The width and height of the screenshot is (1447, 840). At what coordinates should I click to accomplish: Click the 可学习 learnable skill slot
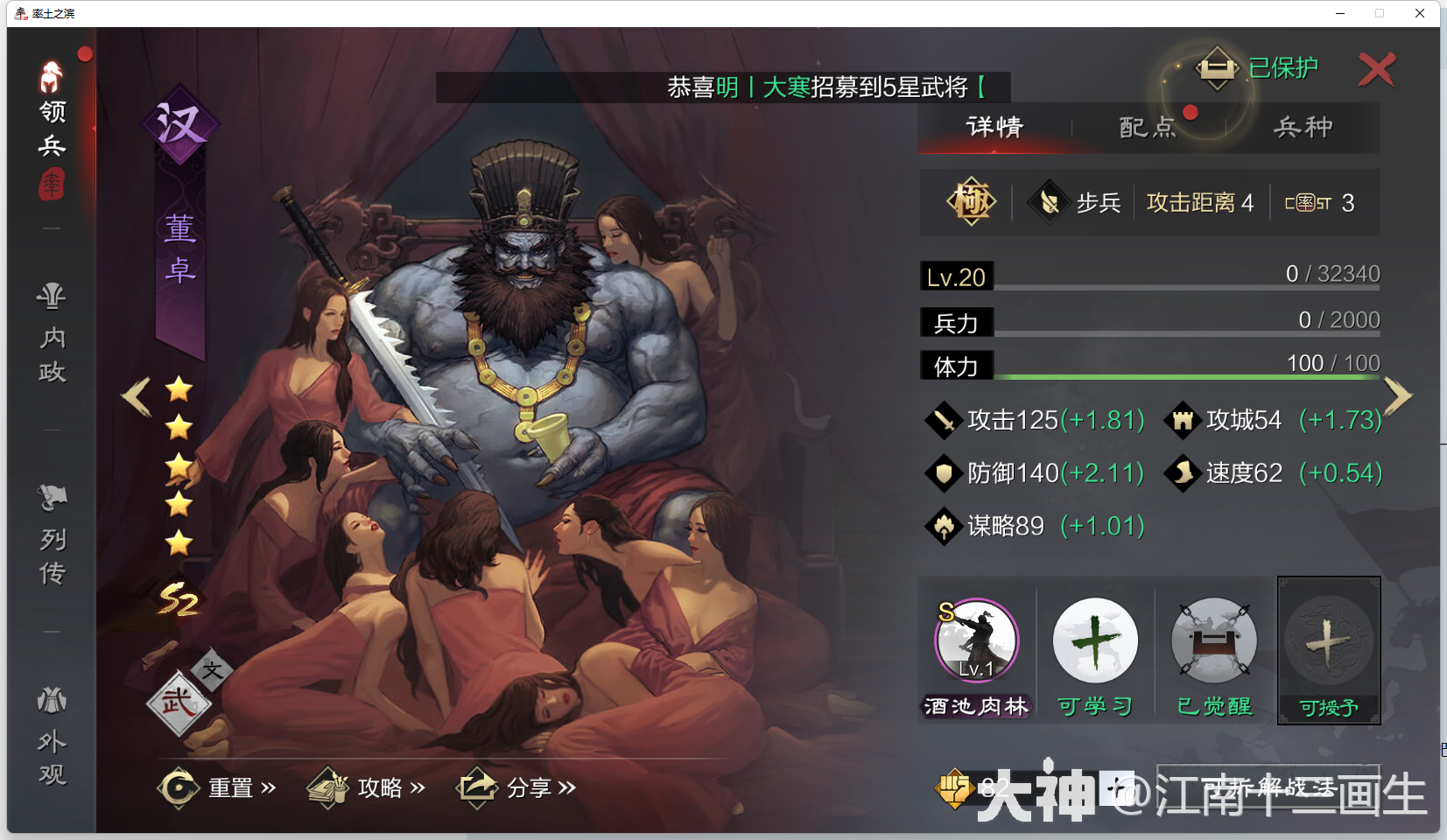(x=1095, y=641)
